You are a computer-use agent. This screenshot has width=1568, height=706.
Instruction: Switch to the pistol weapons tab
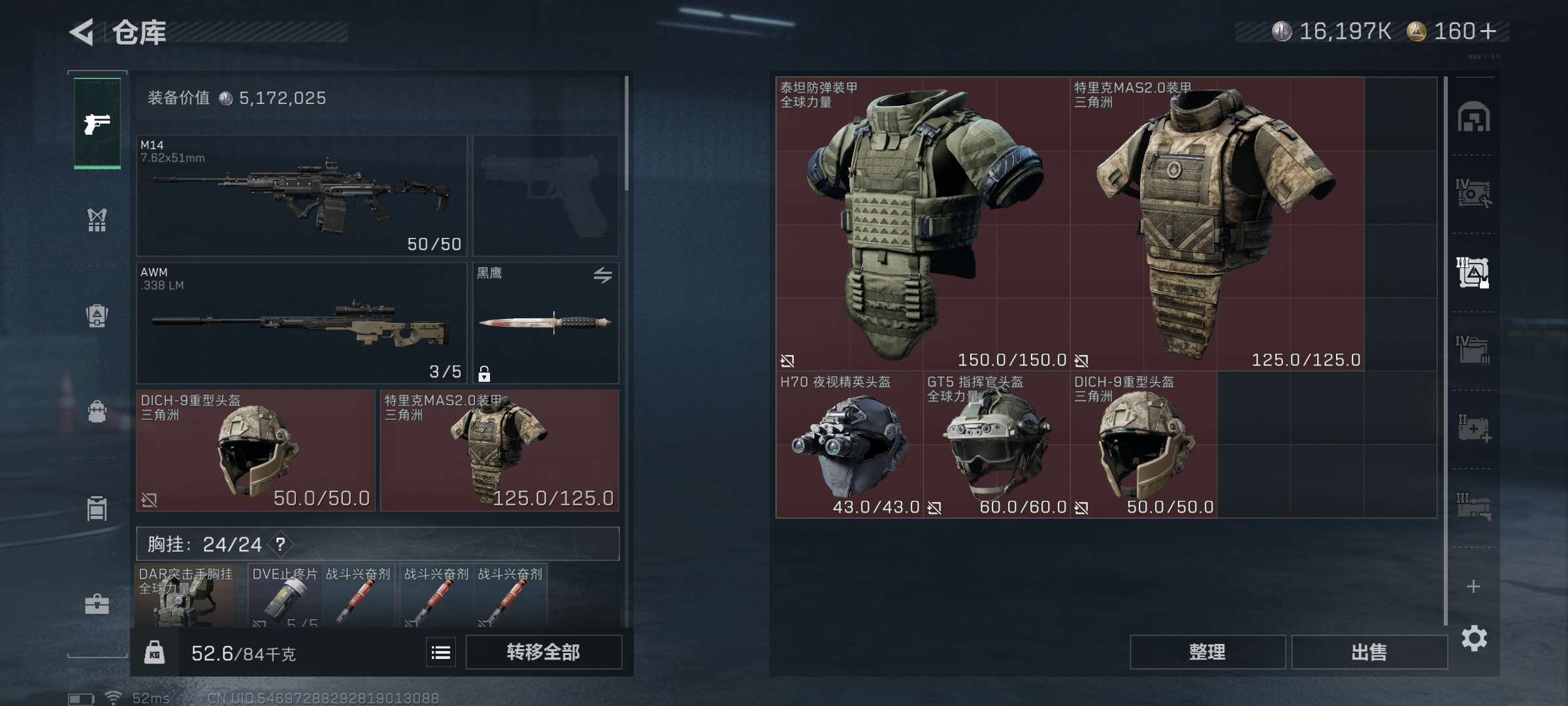(x=97, y=123)
